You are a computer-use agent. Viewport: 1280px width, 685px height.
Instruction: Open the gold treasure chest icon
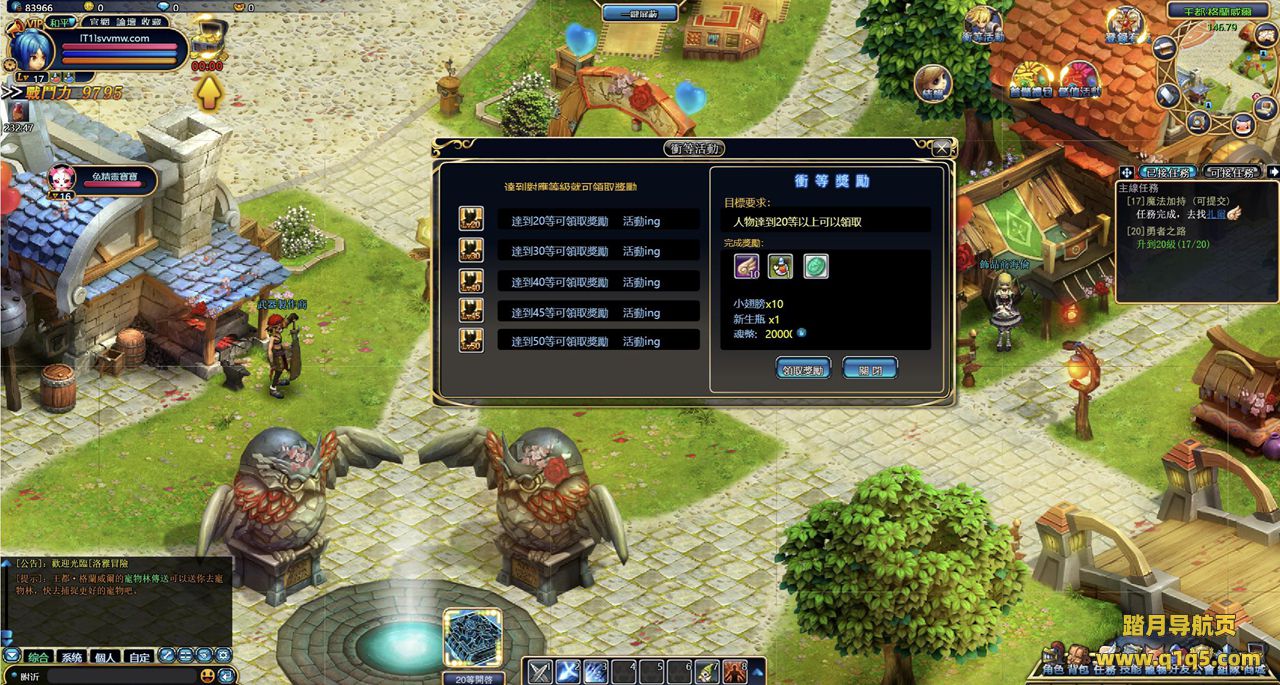tap(207, 40)
